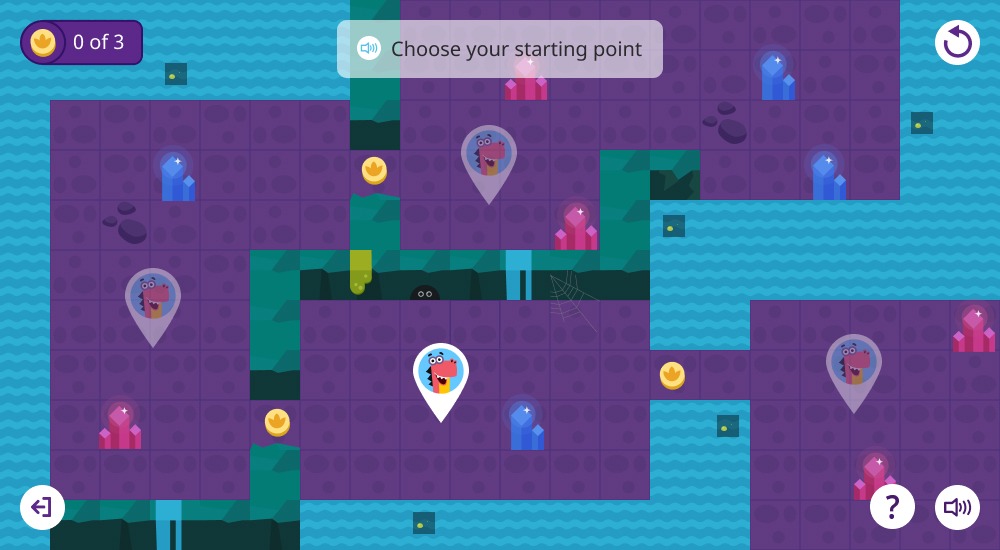Choose the faded starting pin in the upper room

[489, 157]
